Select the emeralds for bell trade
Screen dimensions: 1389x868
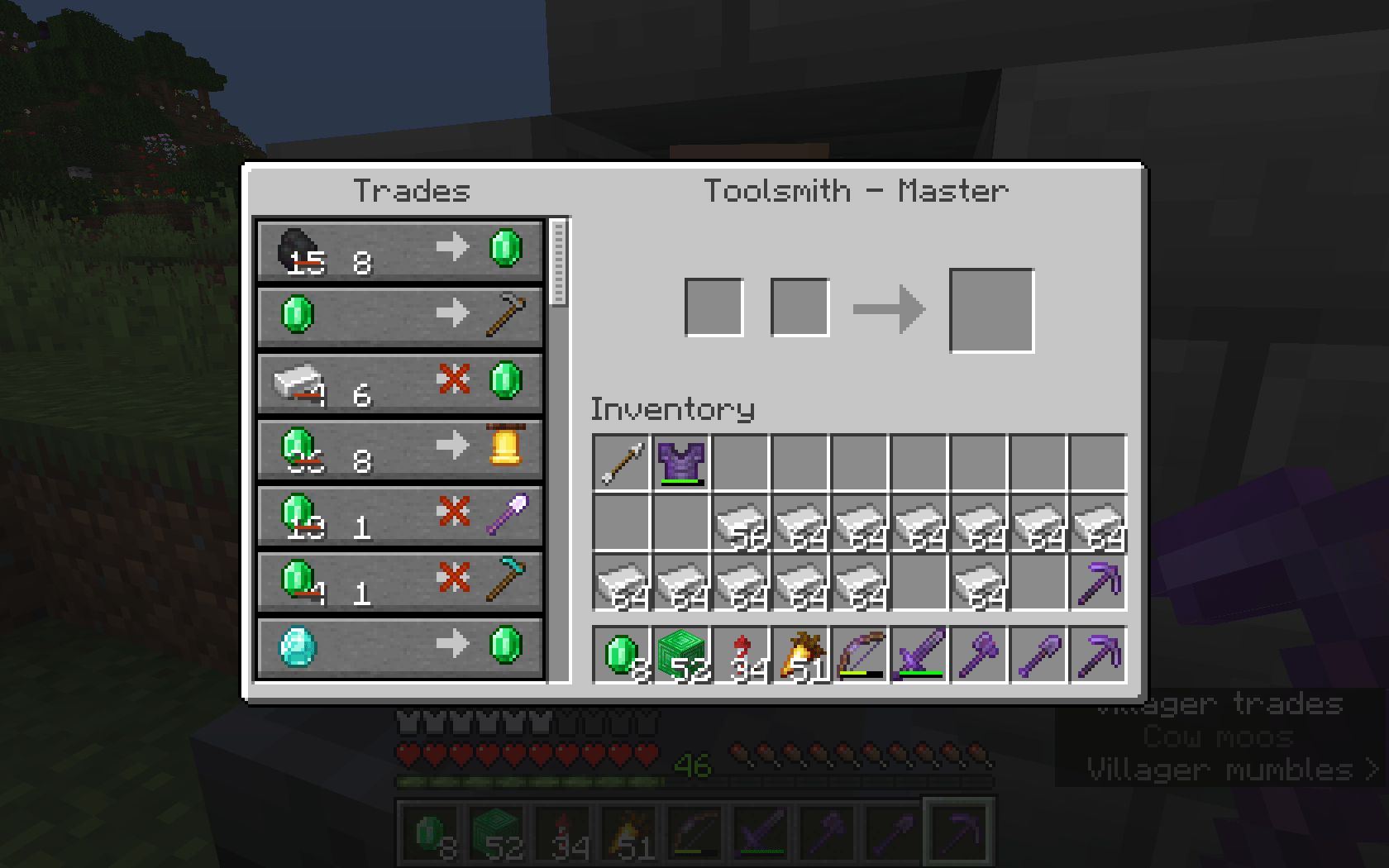click(x=400, y=449)
